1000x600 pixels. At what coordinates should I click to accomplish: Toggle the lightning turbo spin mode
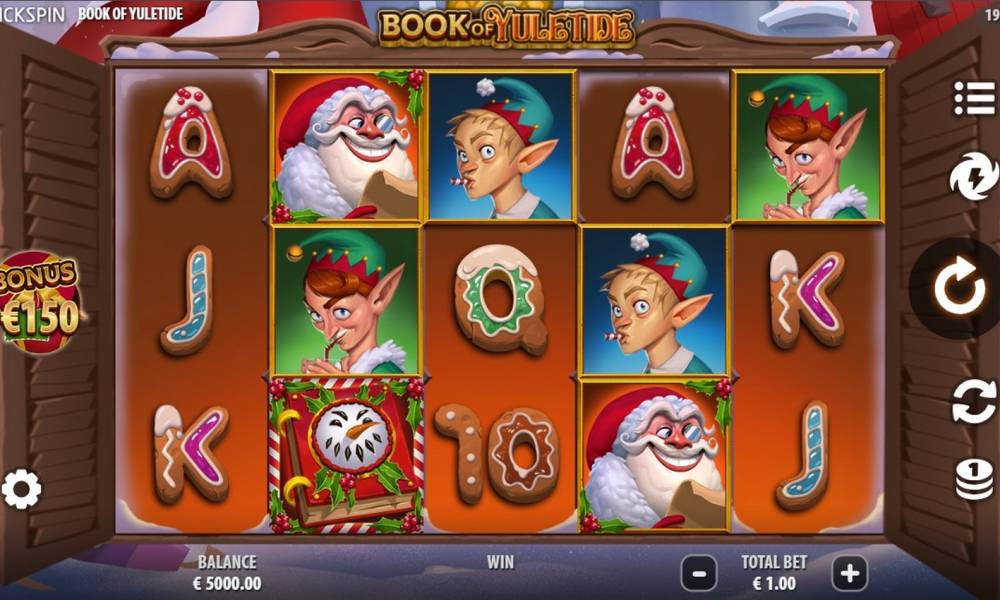coord(972,178)
